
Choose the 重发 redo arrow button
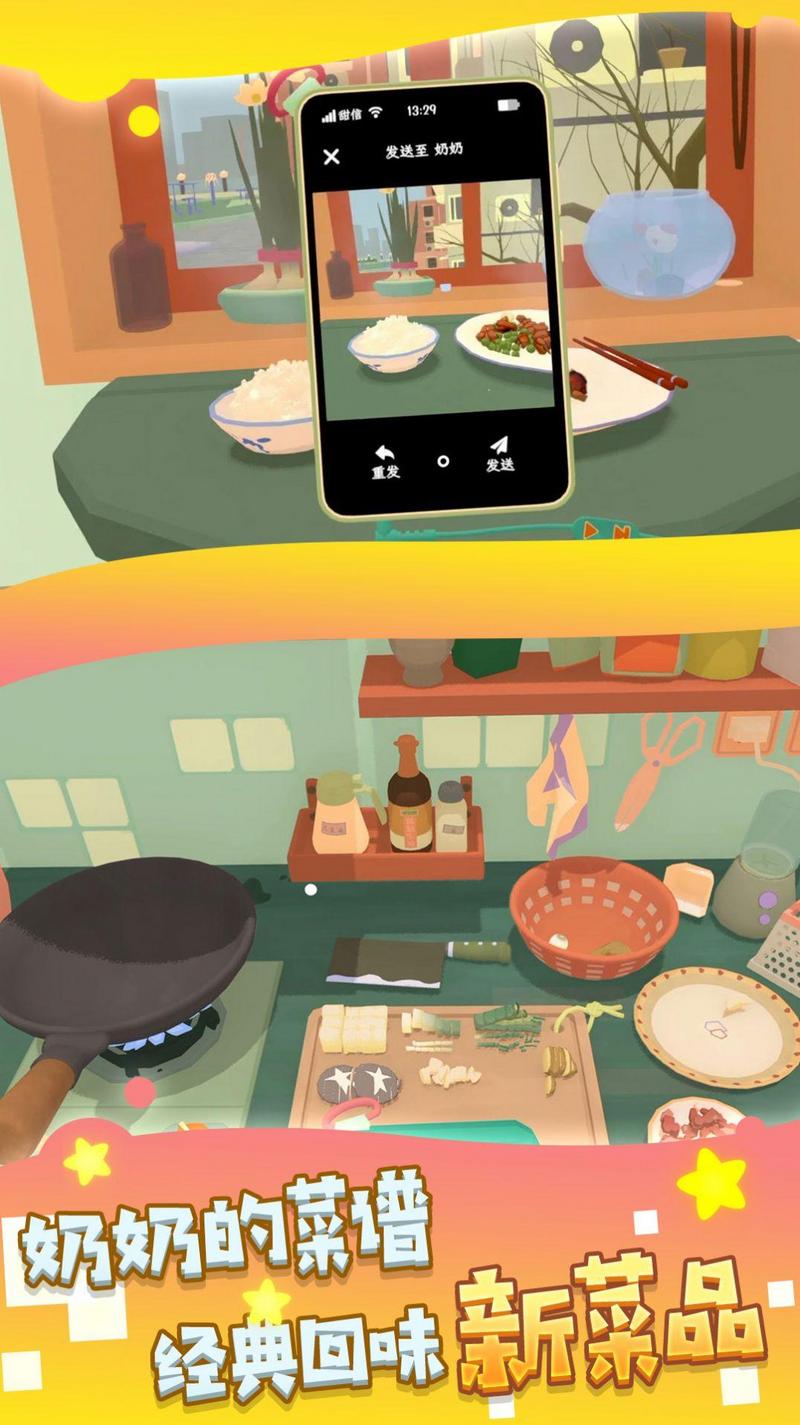point(385,461)
